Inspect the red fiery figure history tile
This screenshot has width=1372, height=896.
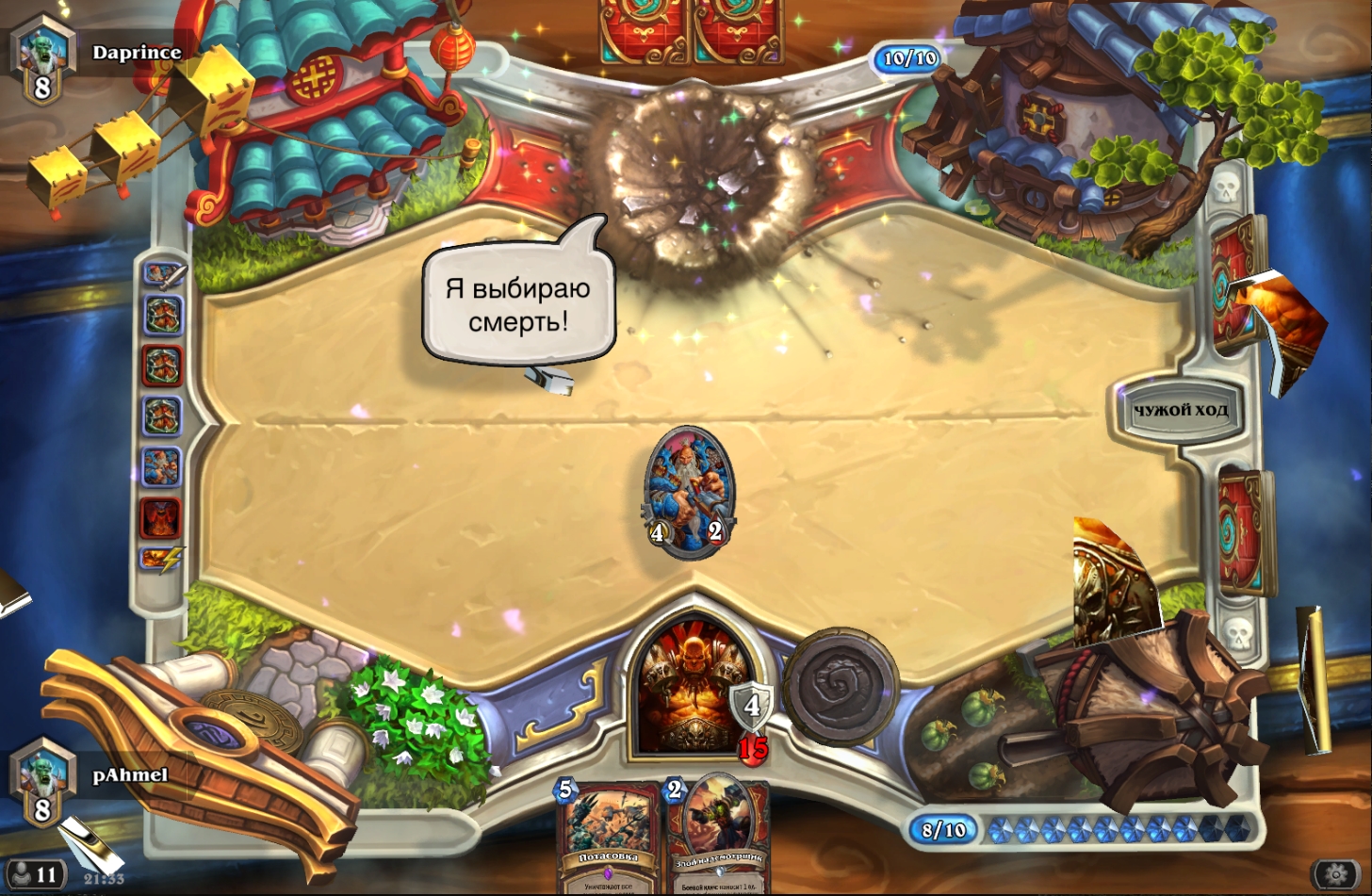[161, 516]
